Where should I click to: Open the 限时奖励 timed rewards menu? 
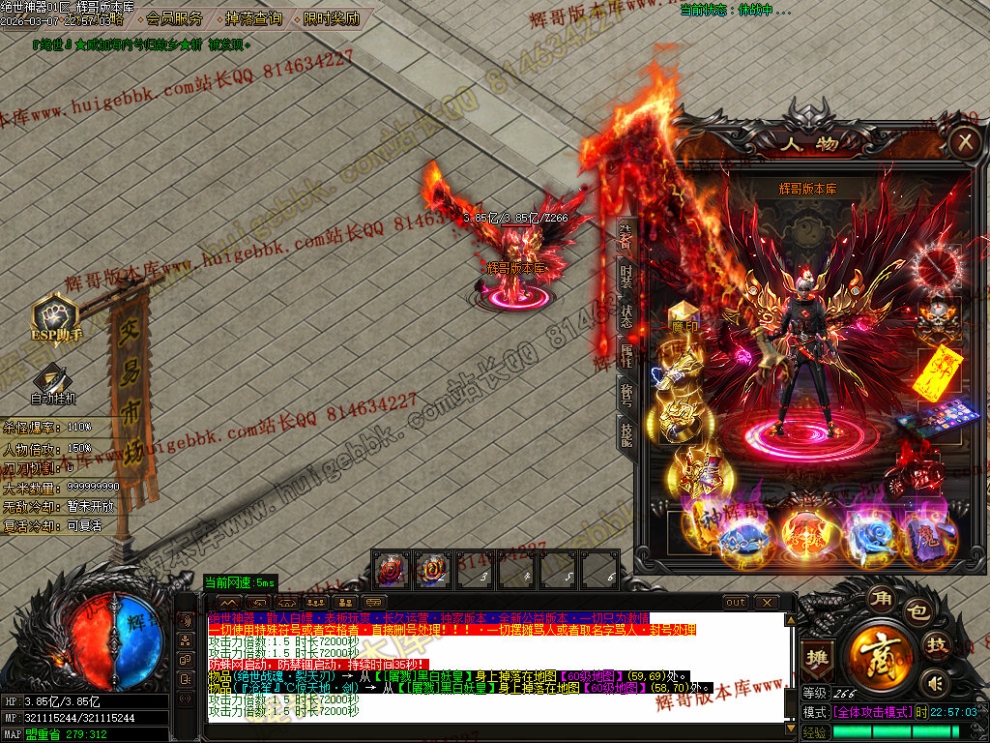pos(330,18)
